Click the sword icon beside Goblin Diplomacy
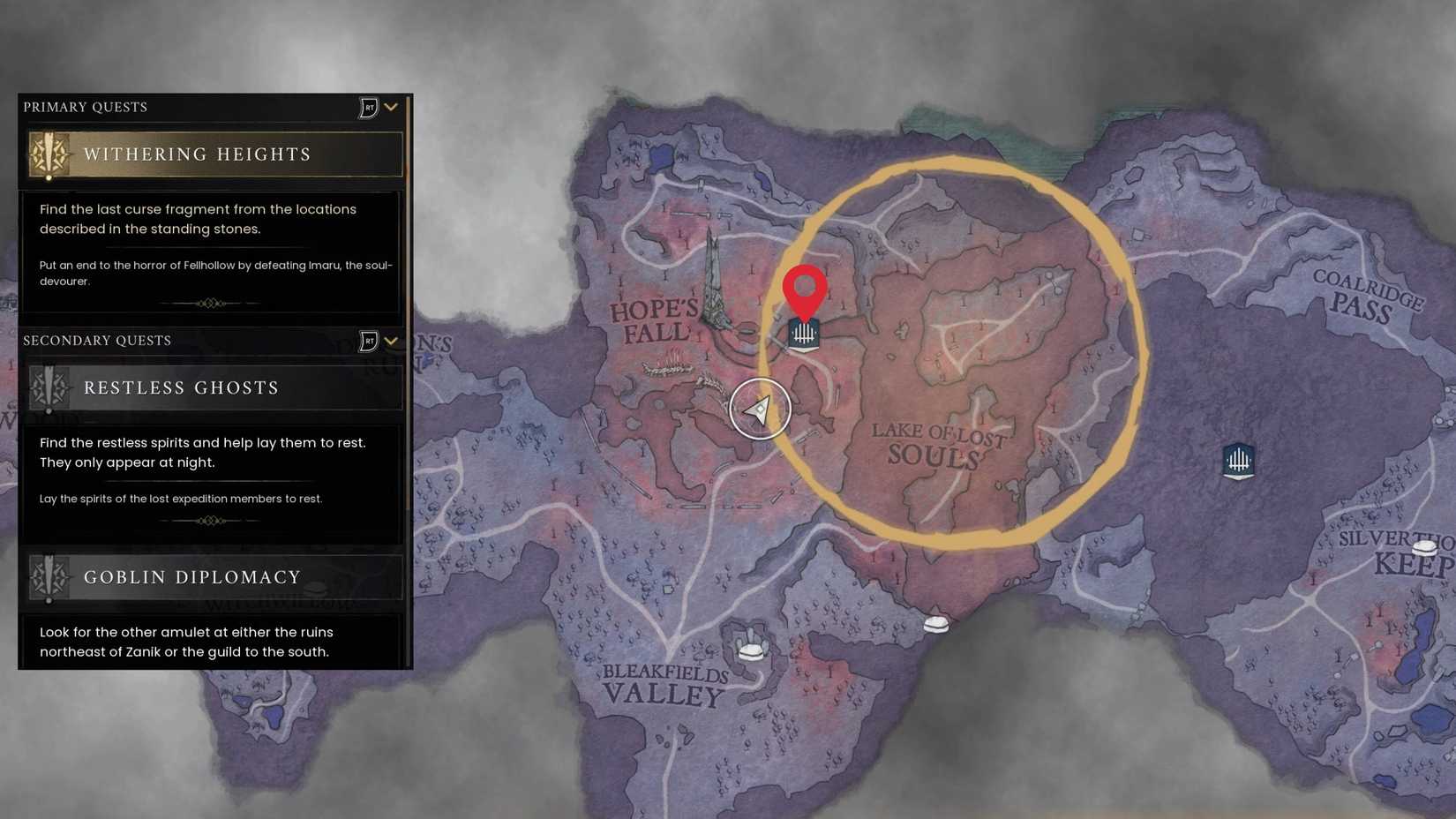Image resolution: width=1456 pixels, height=819 pixels. point(50,577)
